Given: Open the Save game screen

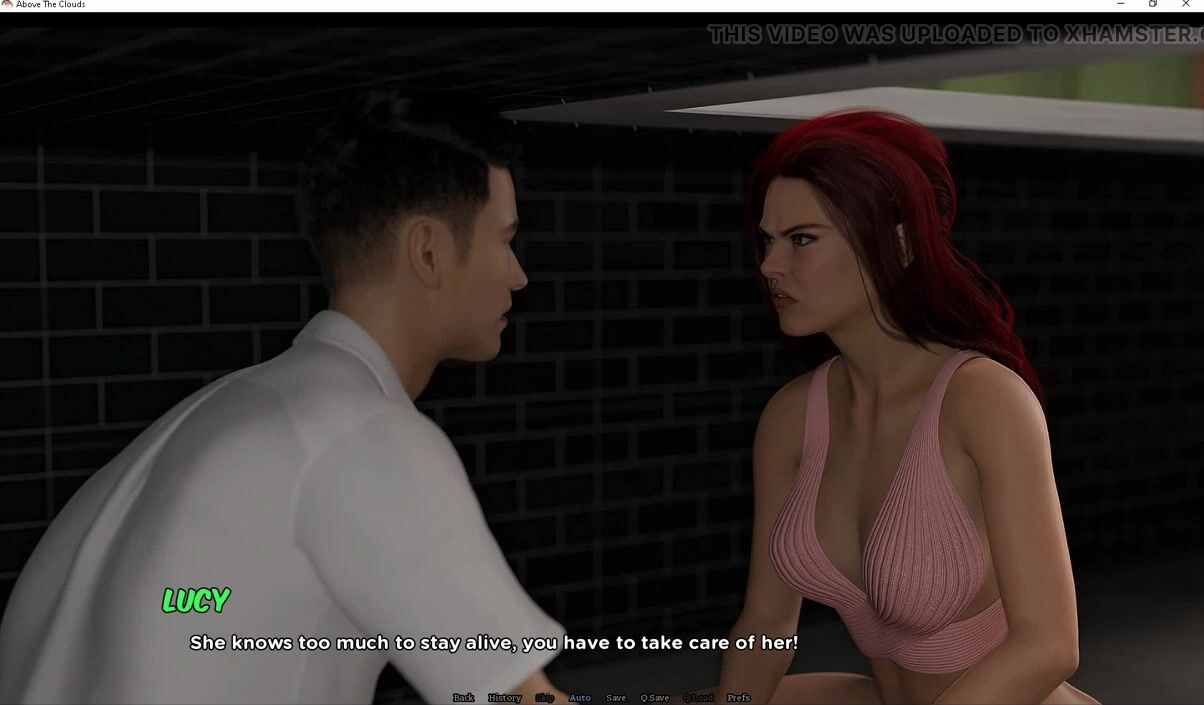Looking at the screenshot, I should click(616, 698).
